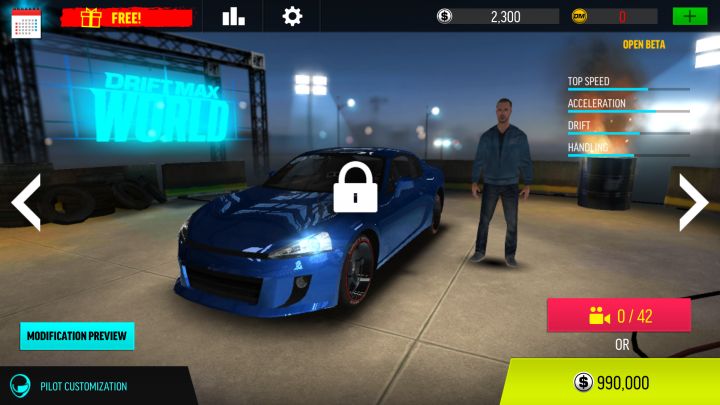Show the next car with right arrow
This screenshot has width=720, height=405.
[693, 203]
